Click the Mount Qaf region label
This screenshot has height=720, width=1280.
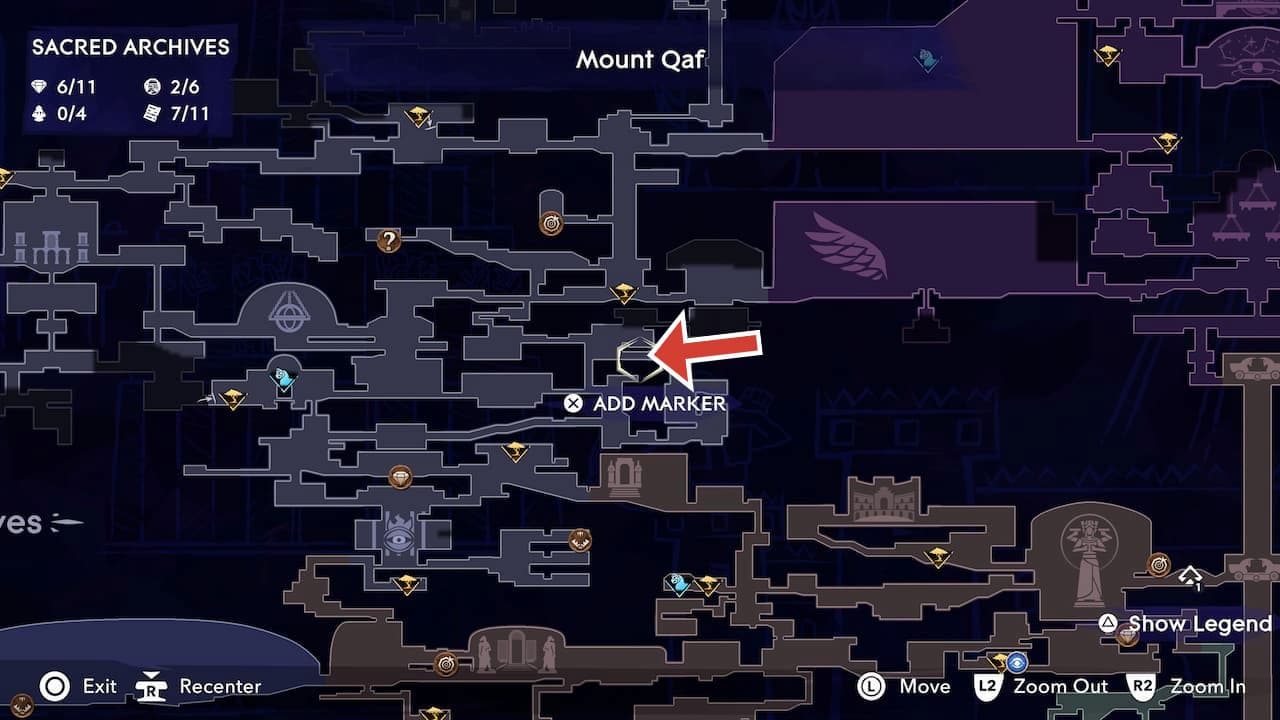click(640, 60)
